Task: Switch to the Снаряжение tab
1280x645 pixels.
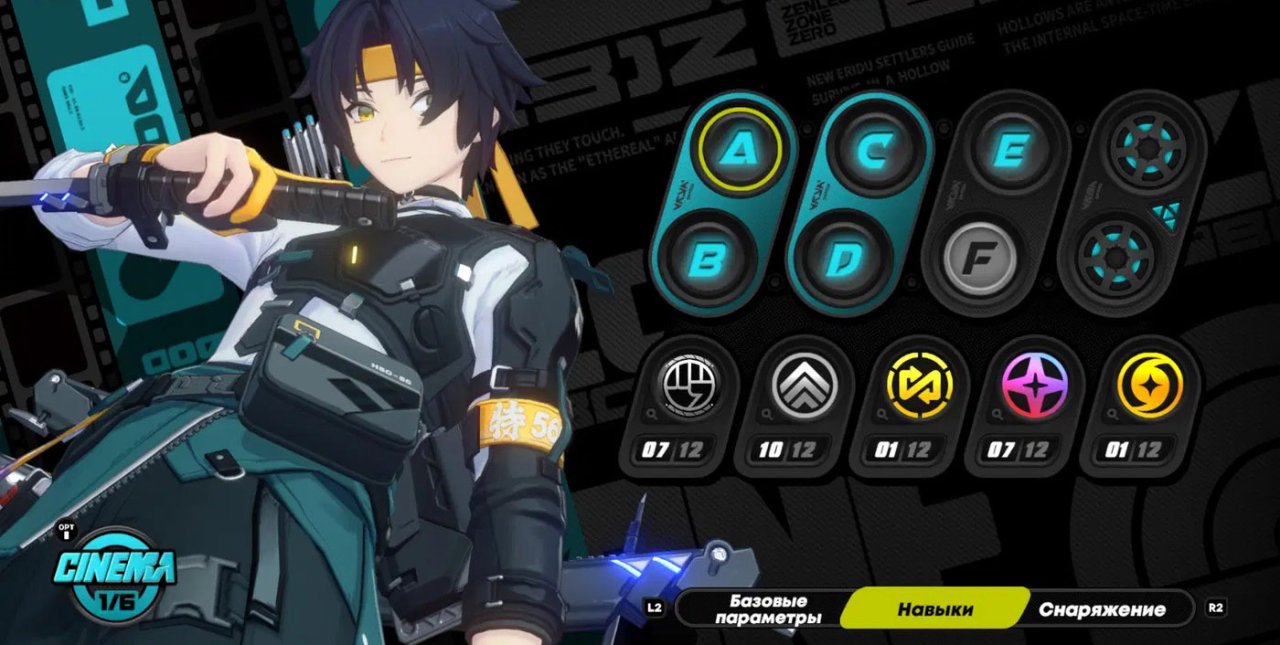Action: pos(1101,609)
